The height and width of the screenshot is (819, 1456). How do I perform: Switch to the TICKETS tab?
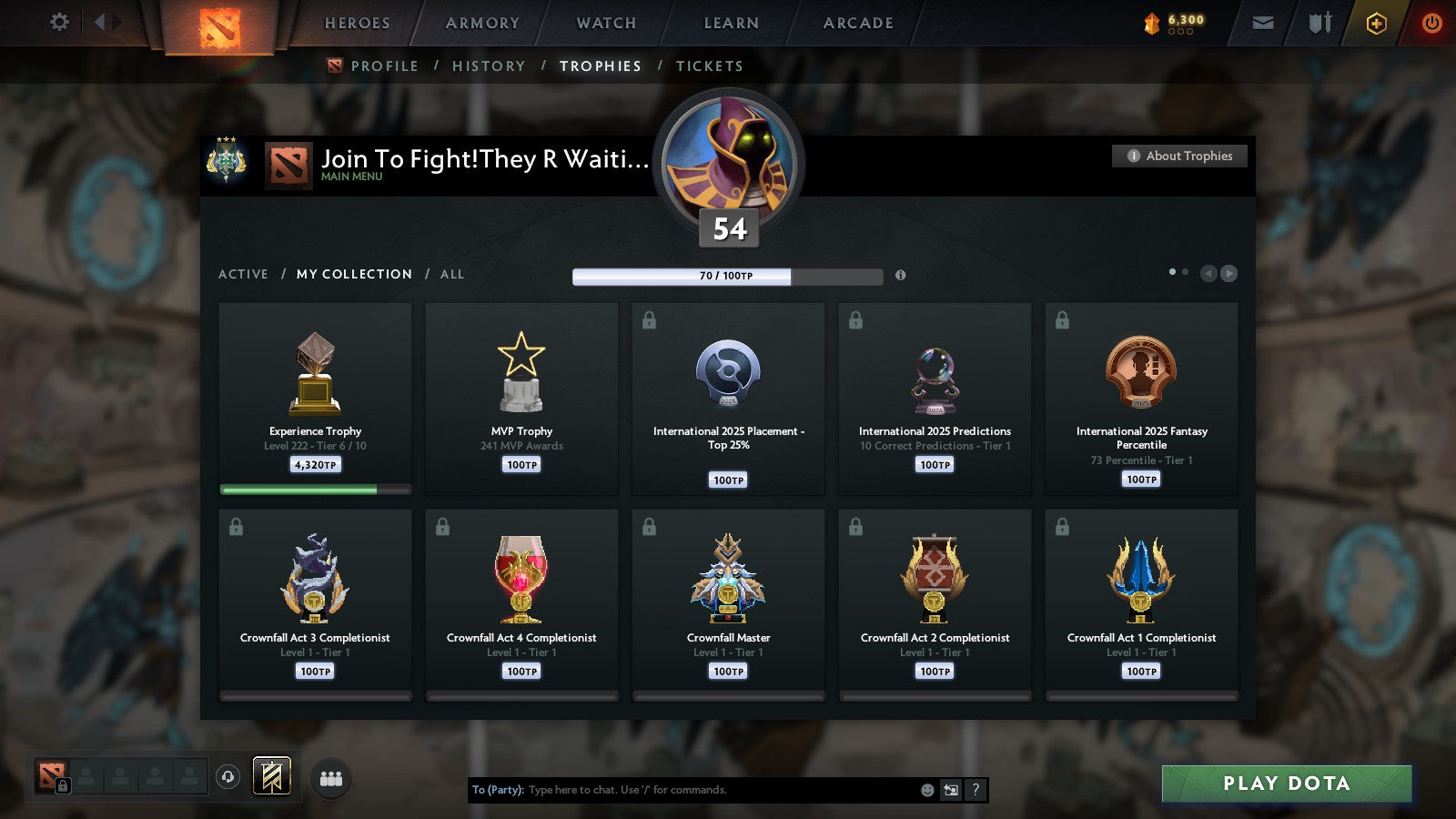click(x=709, y=66)
